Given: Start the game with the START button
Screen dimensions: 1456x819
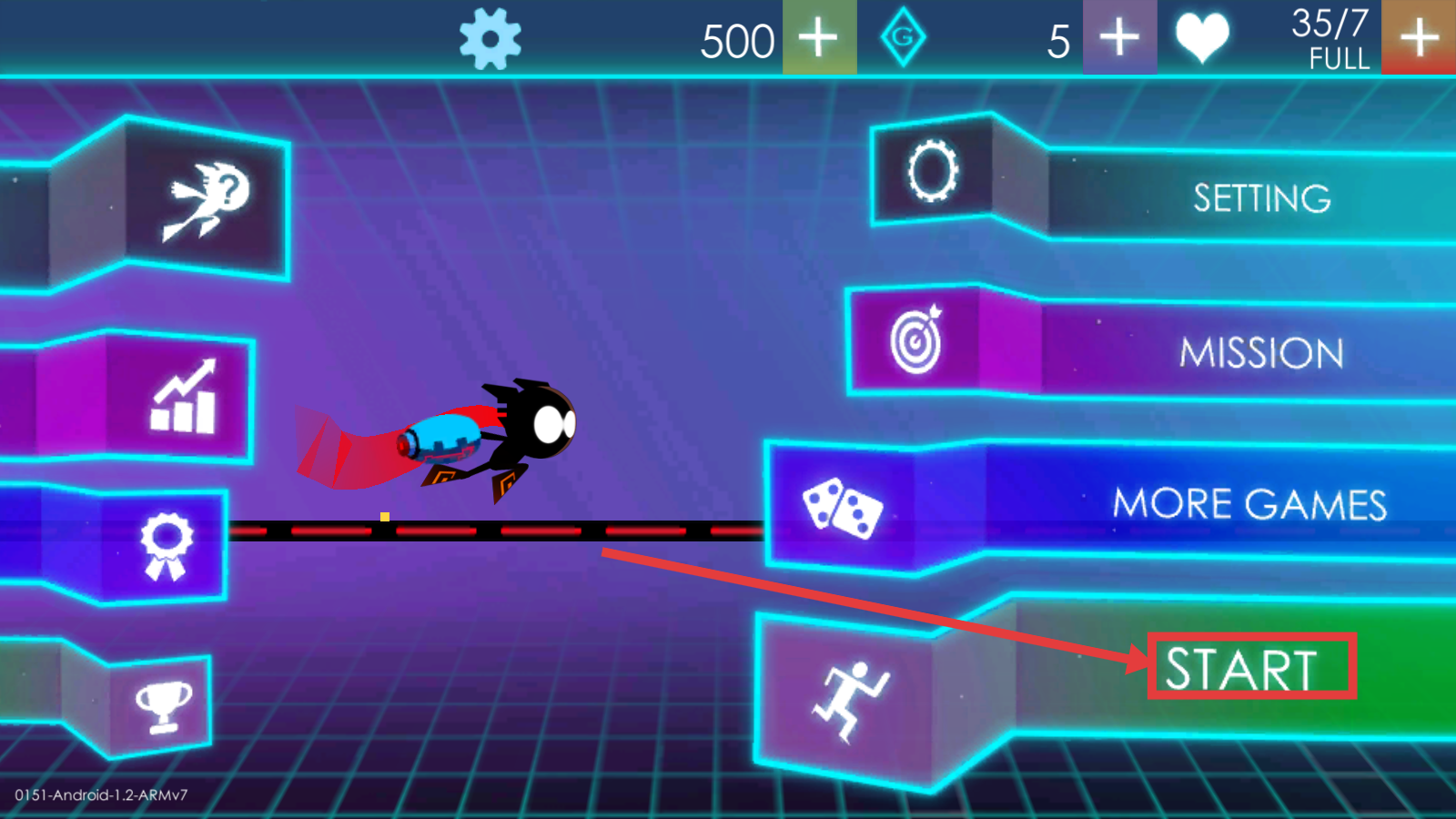Looking at the screenshot, I should click(1241, 669).
